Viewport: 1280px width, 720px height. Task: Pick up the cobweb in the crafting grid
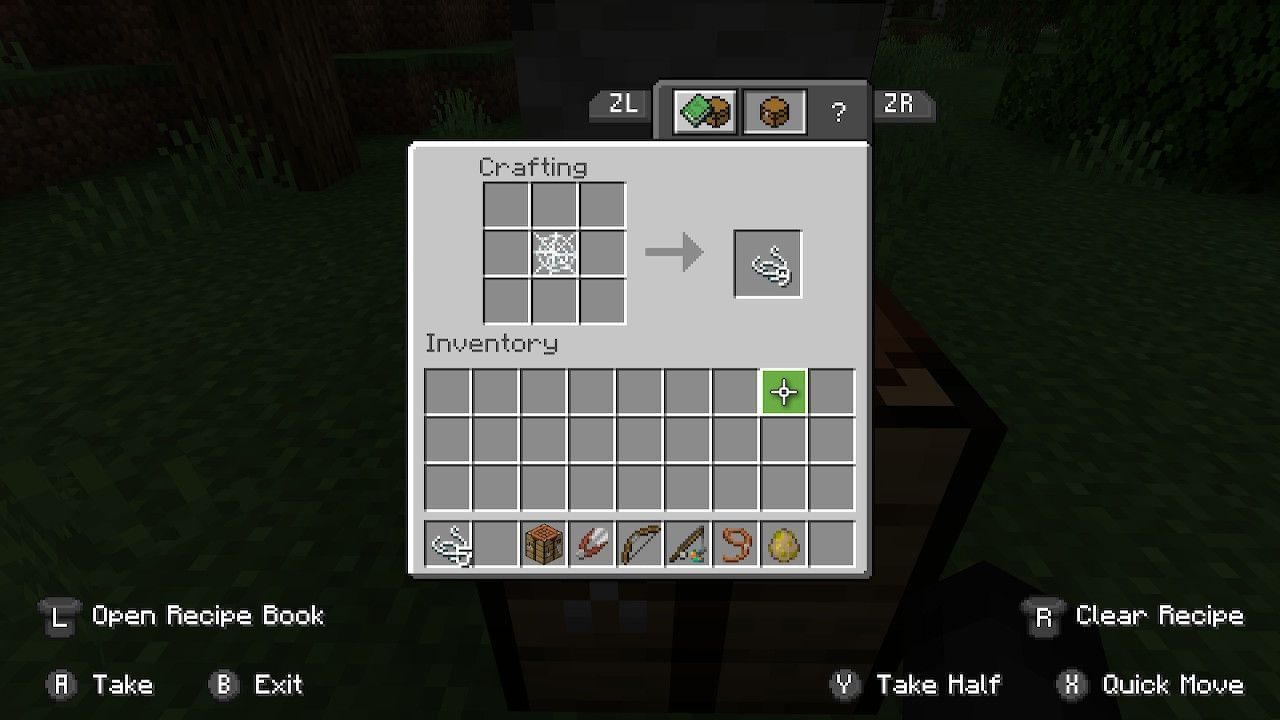555,254
